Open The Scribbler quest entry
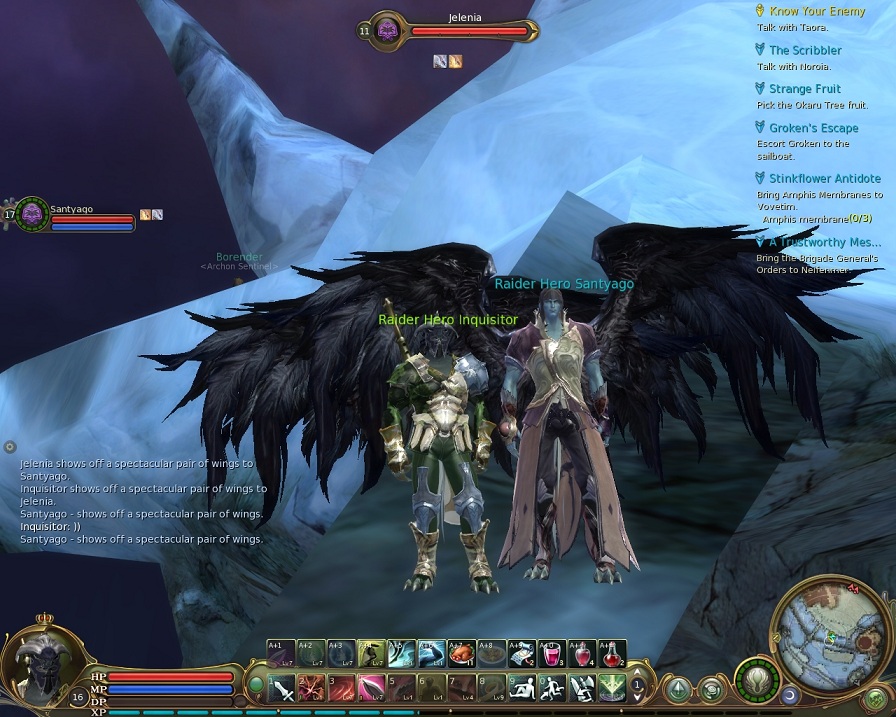The image size is (896, 717). pyautogui.click(x=805, y=50)
